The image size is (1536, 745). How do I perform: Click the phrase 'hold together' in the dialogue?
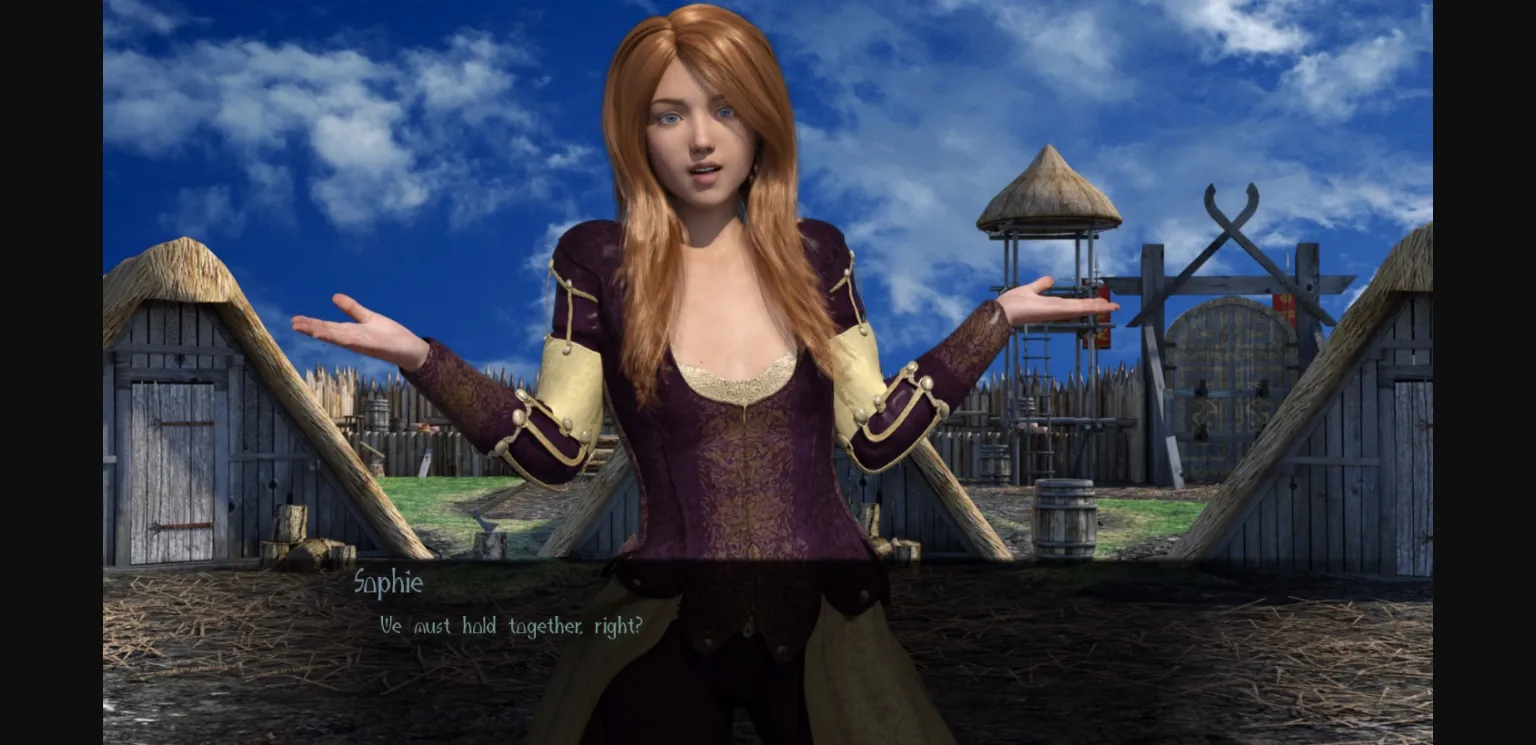tap(522, 626)
